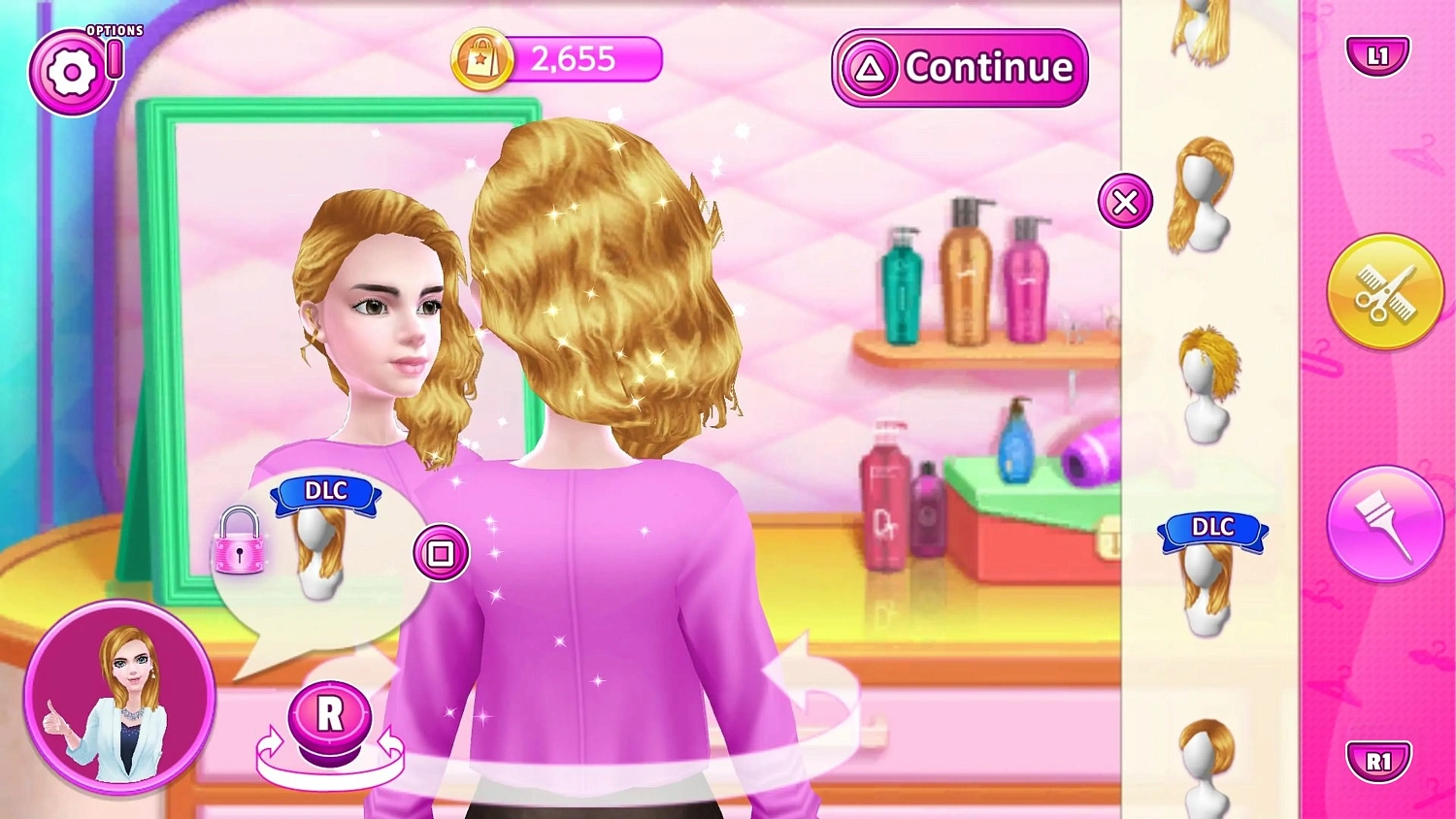Select the topmost hairstyle in the sidebar
1456x819 pixels.
[x=1201, y=29]
